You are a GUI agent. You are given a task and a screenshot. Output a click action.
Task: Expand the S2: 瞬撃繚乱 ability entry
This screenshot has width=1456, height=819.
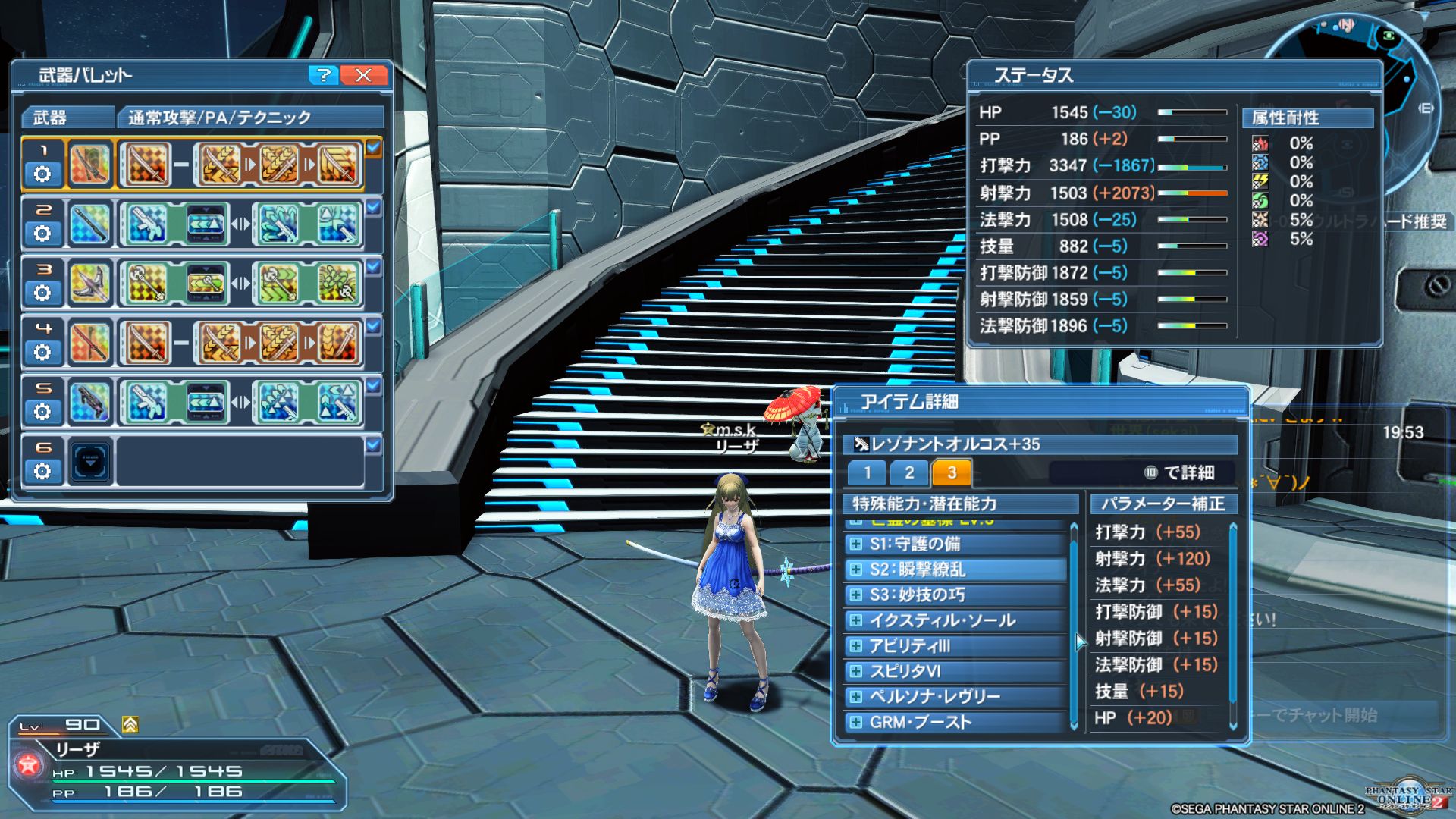(x=856, y=570)
